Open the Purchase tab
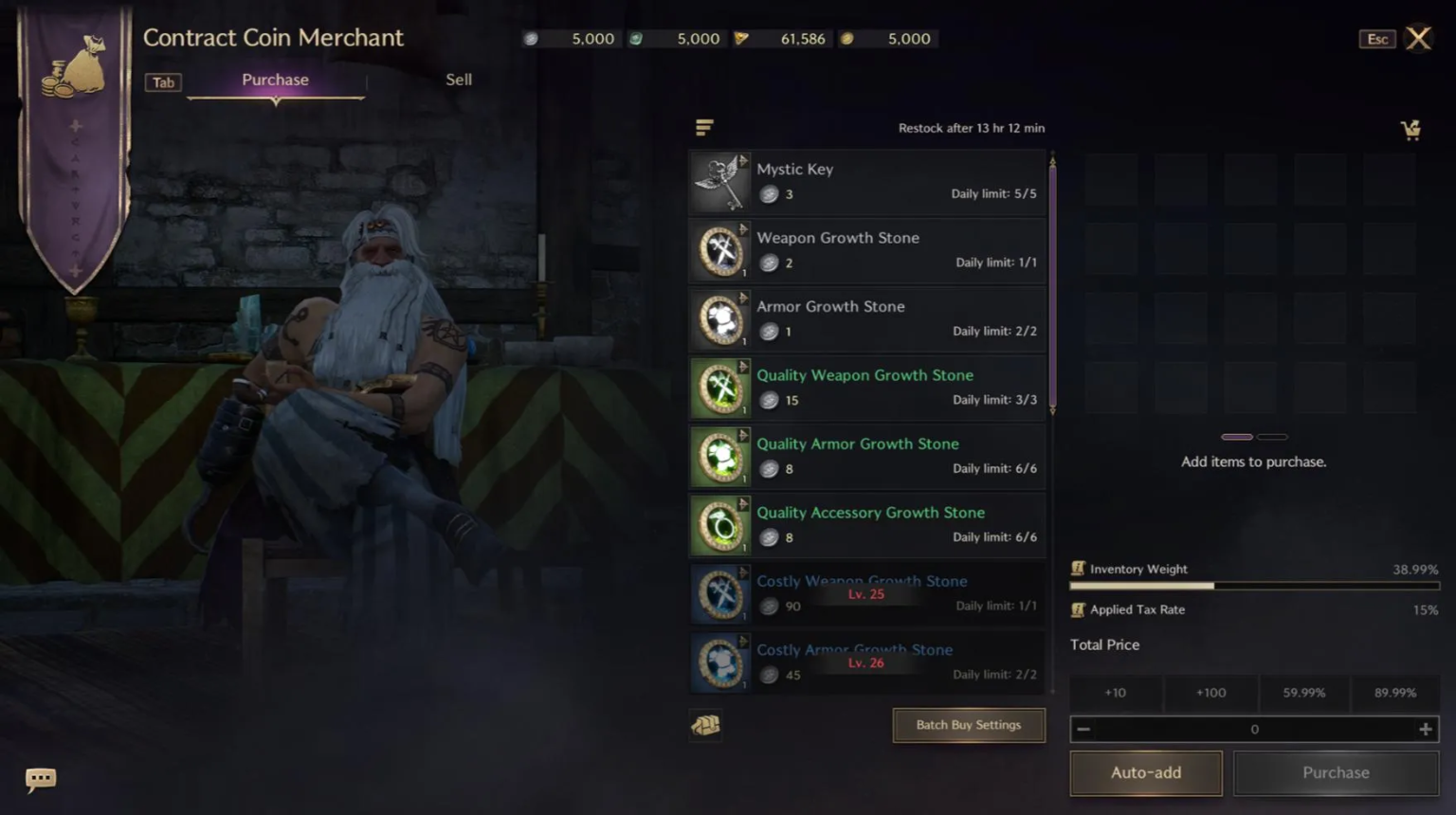The width and height of the screenshot is (1456, 815). click(275, 80)
